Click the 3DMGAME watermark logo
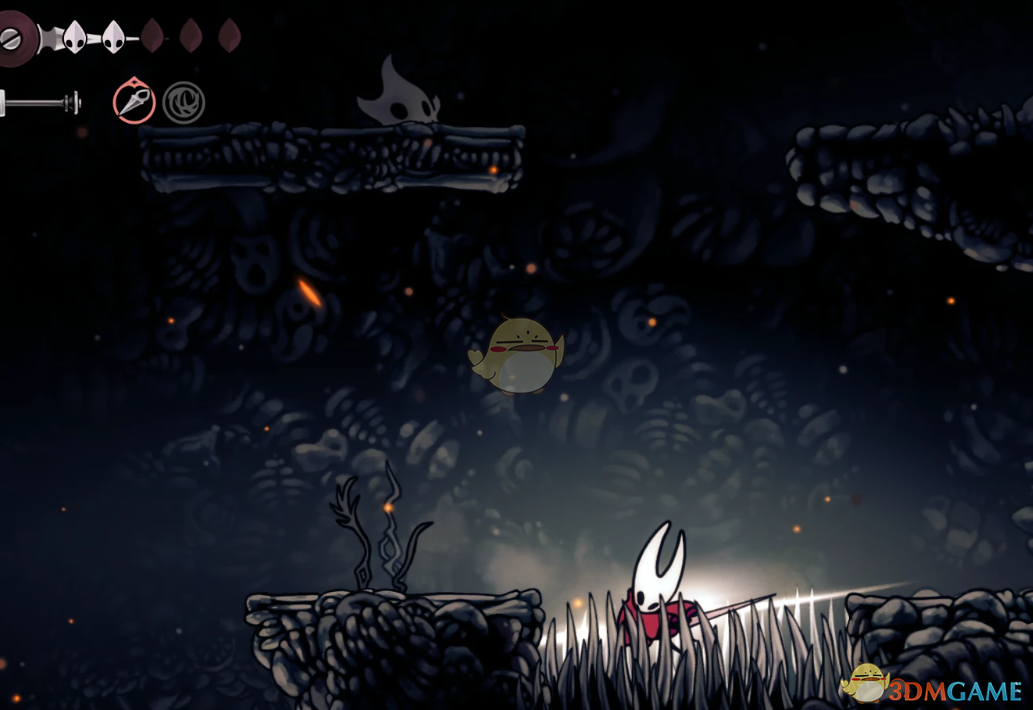The width and height of the screenshot is (1033, 710). pyautogui.click(x=931, y=686)
